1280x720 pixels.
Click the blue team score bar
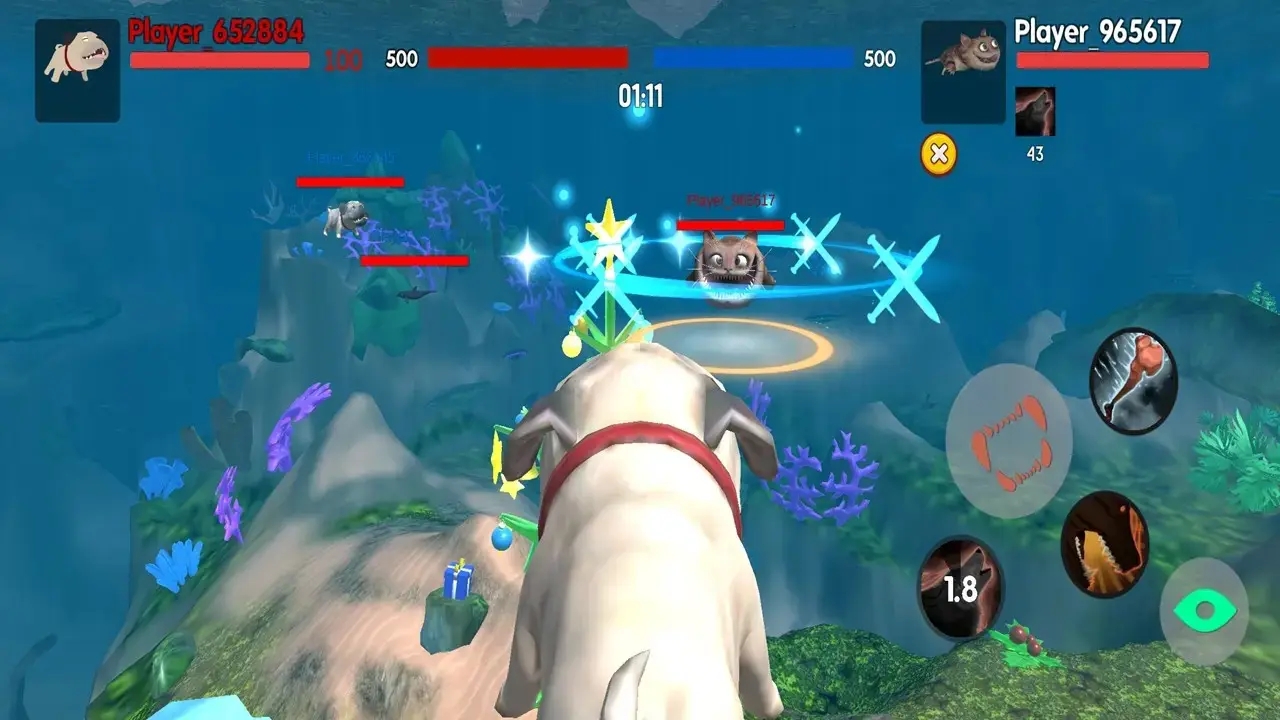coord(755,58)
